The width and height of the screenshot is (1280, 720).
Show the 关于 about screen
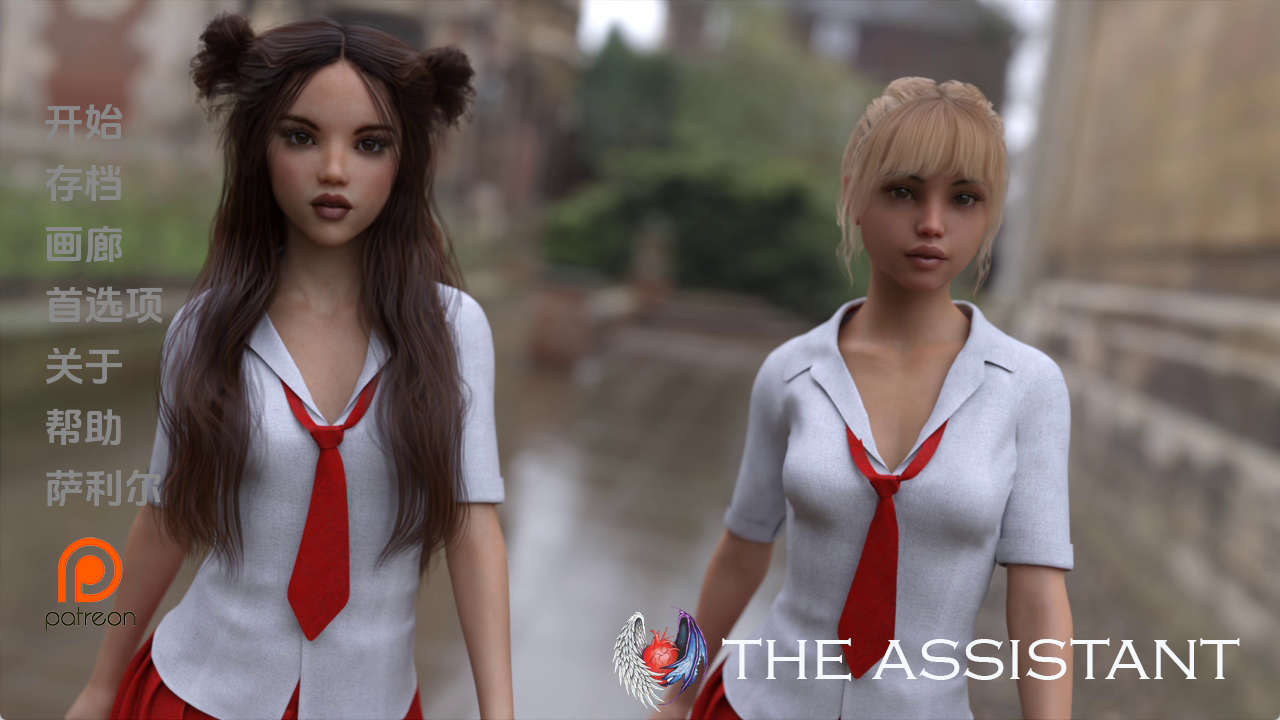pos(84,367)
